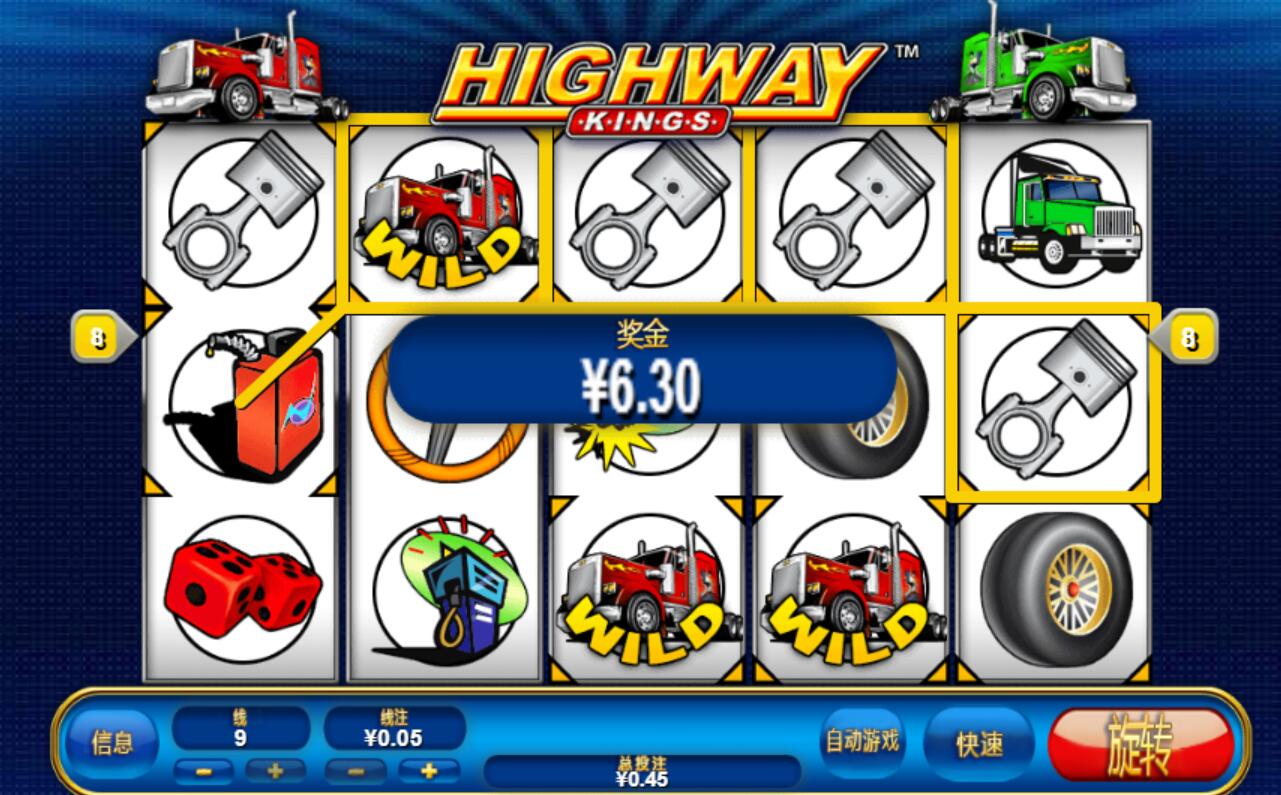Screen dimensions: 1281x795
Task: Decrease the number of lines (线)
Action: pyautogui.click(x=203, y=771)
